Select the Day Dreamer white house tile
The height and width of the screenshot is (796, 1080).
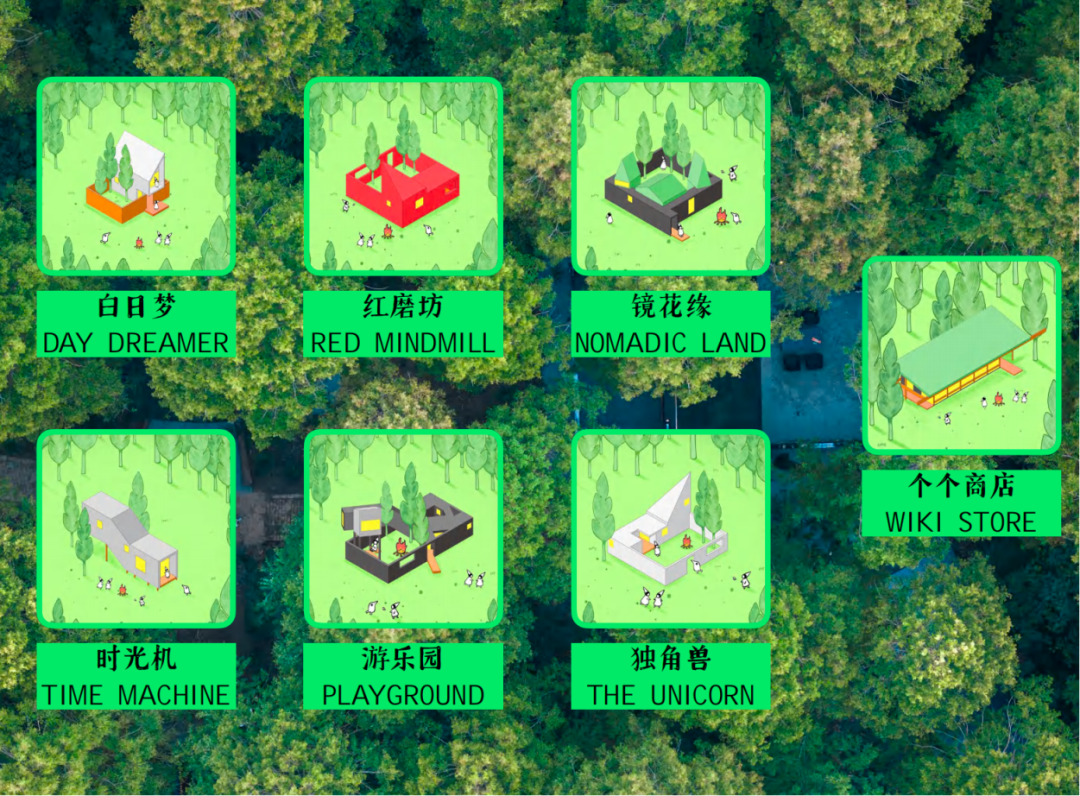coord(136,176)
